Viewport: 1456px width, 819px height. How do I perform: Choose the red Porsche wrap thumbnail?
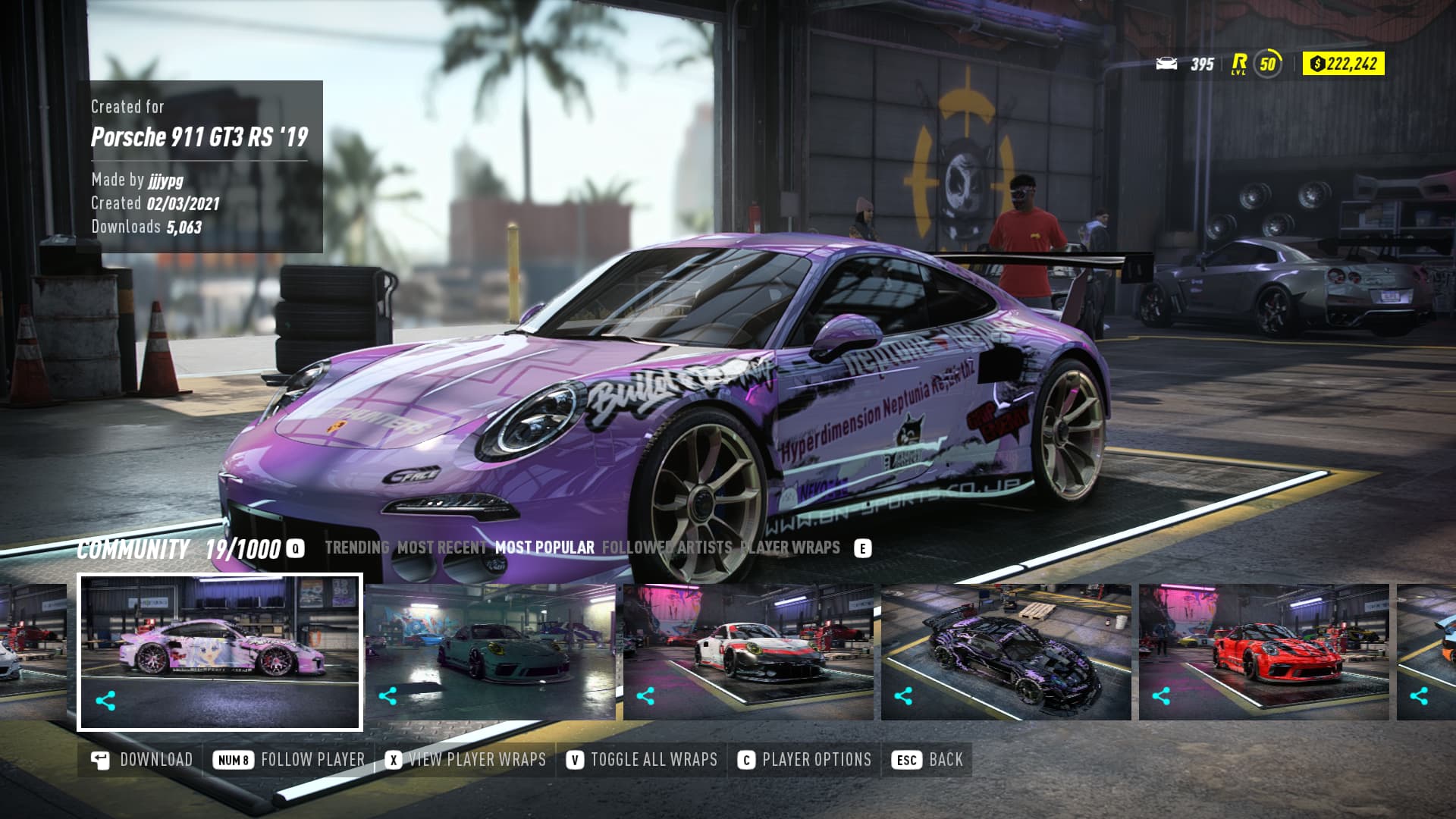pyautogui.click(x=1264, y=651)
